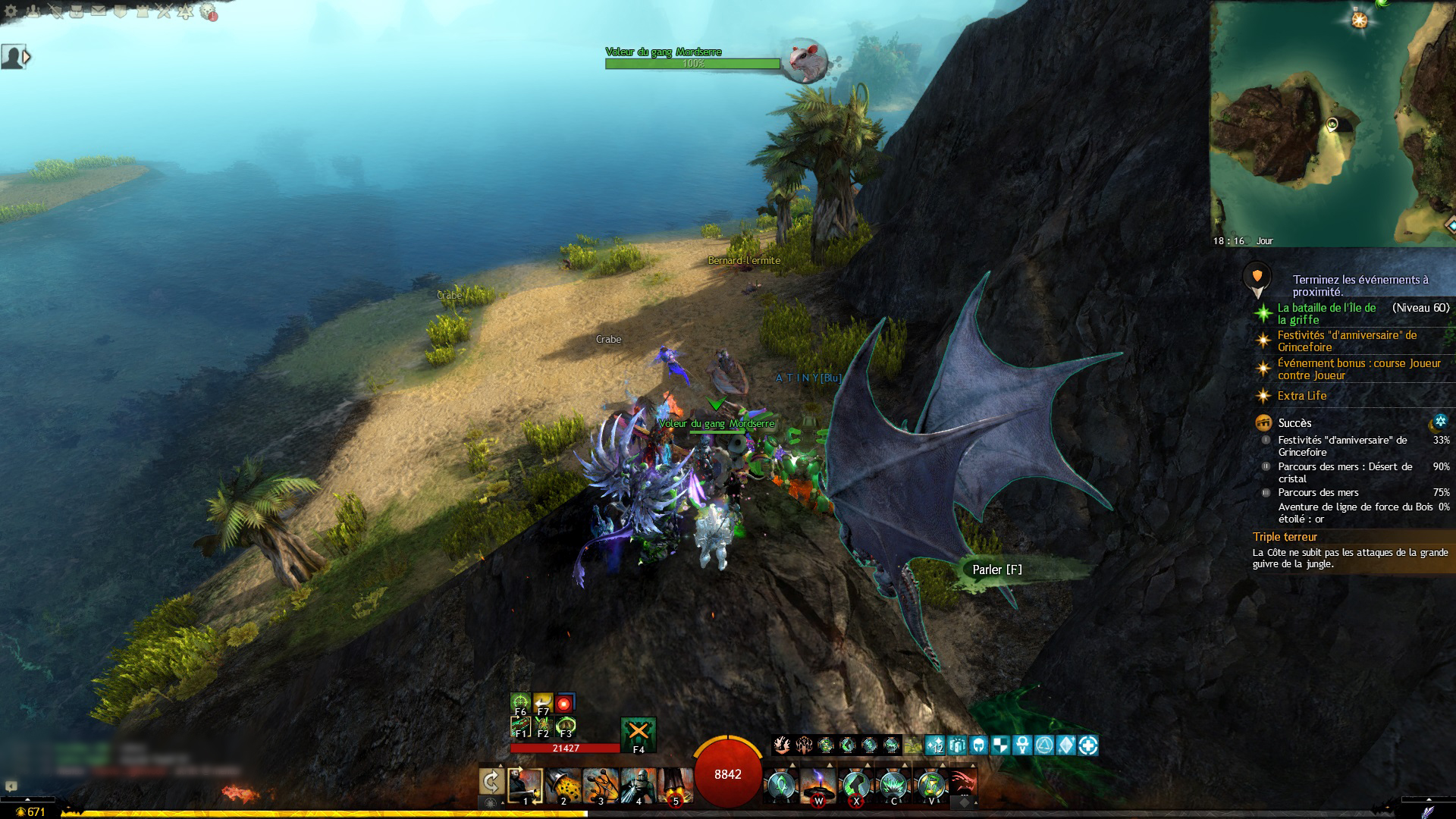Image resolution: width=1456 pixels, height=819 pixels.
Task: Open the crossed swords PvP icon
Action: pos(164,11)
